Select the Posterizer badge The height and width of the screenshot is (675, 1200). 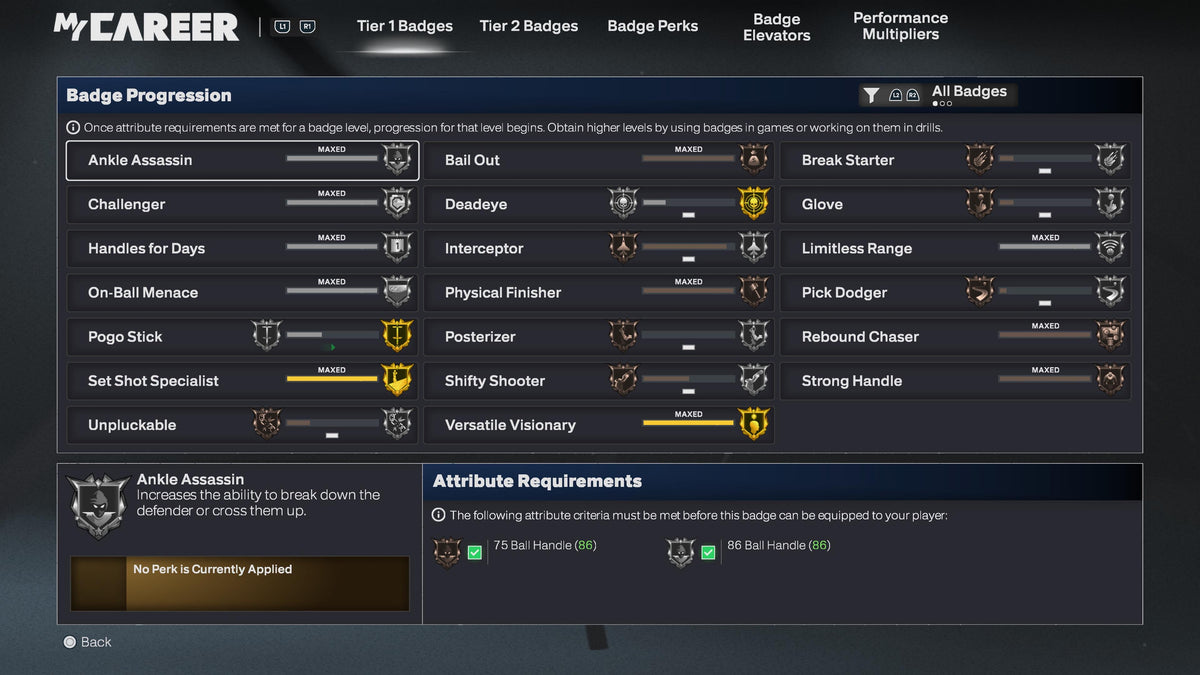point(598,337)
